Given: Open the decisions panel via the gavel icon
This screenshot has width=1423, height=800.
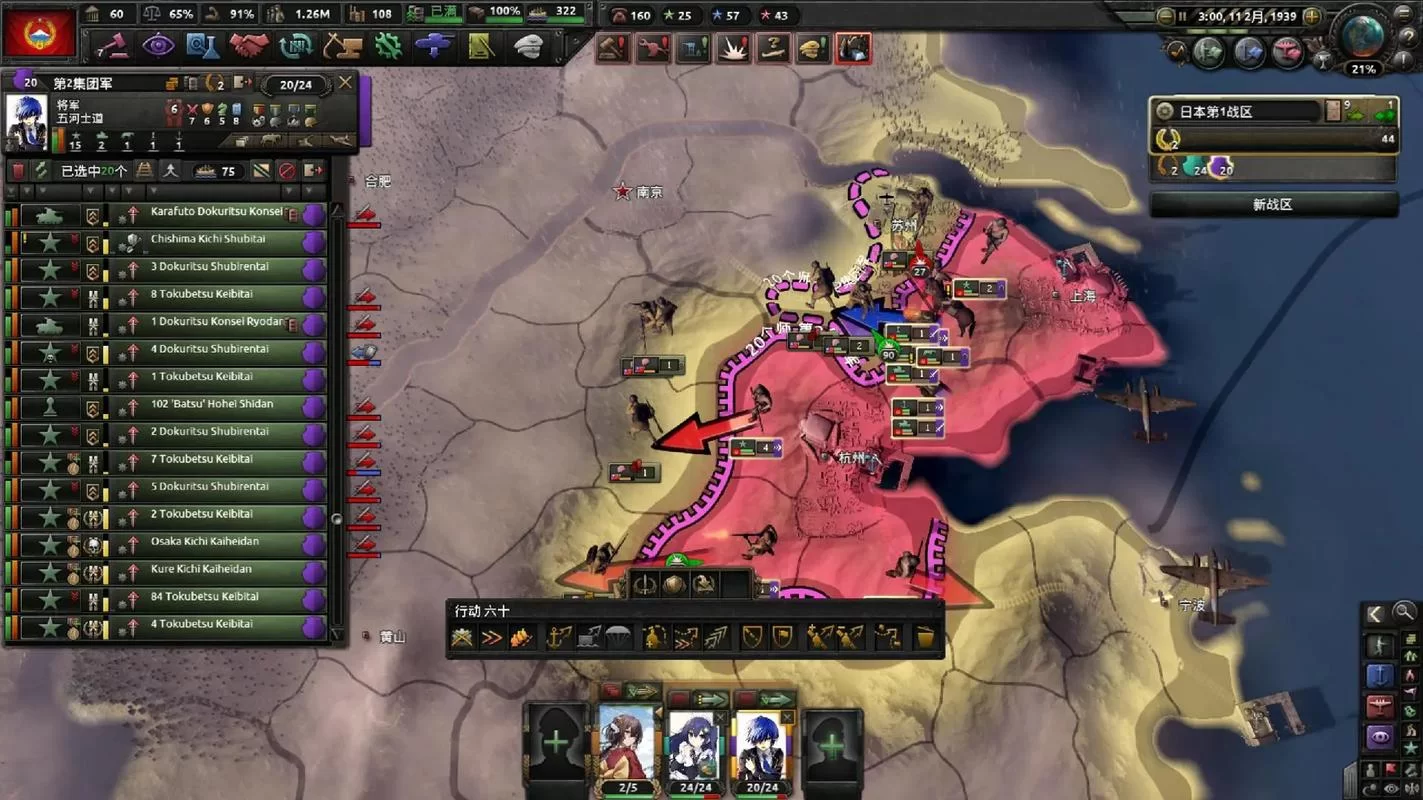Looking at the screenshot, I should [x=117, y=46].
